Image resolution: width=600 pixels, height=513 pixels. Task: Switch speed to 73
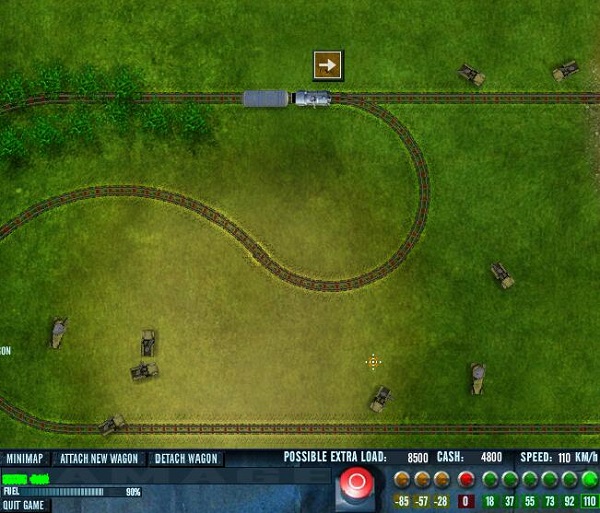pos(550,480)
